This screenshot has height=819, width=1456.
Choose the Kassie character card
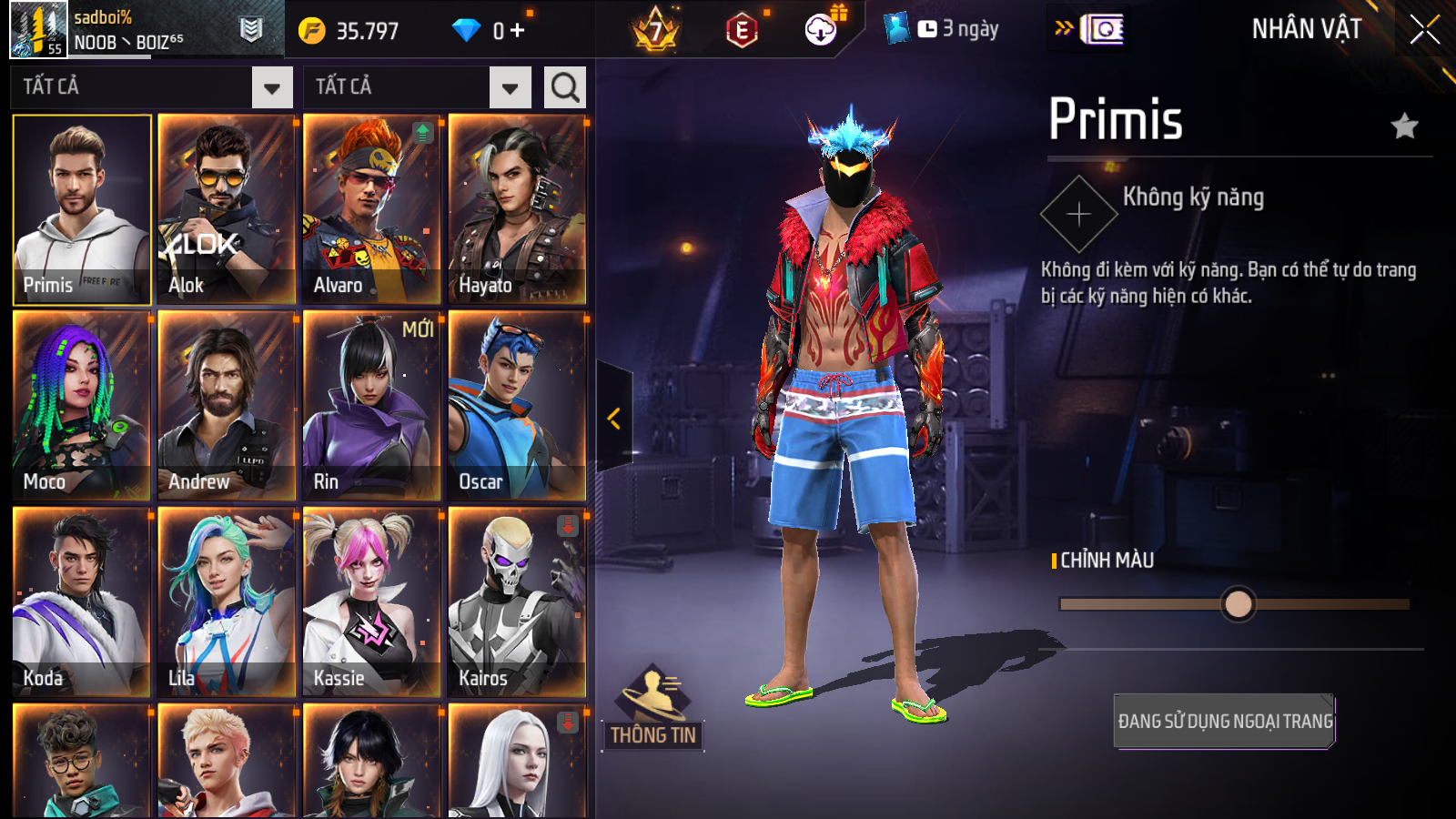tap(371, 602)
